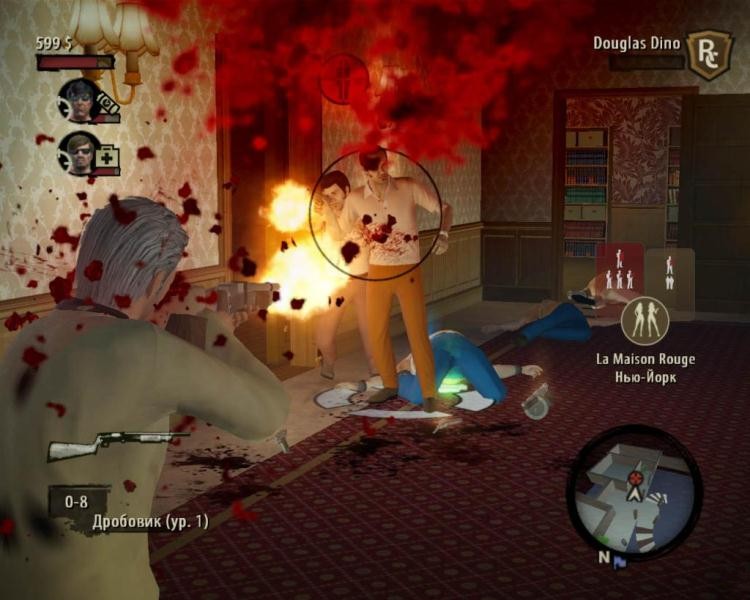Select La Maison Rouge venue icon

[645, 322]
